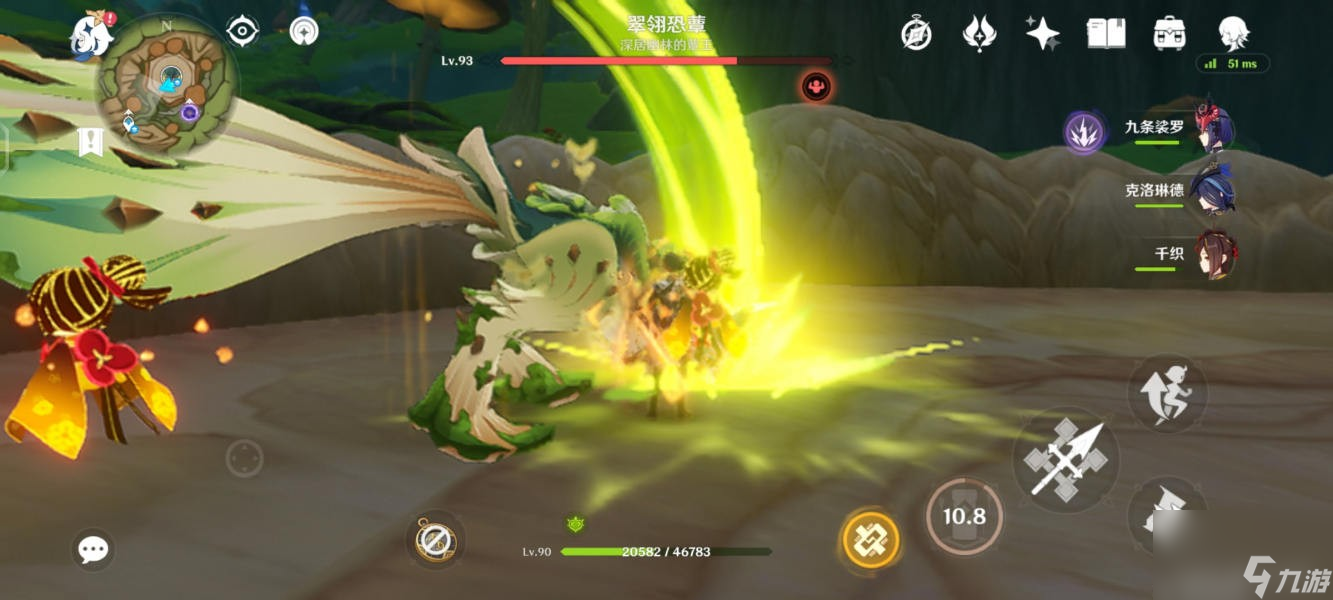Tap the elemental burst button showing 10.8
The height and width of the screenshot is (600, 1333).
tap(964, 516)
